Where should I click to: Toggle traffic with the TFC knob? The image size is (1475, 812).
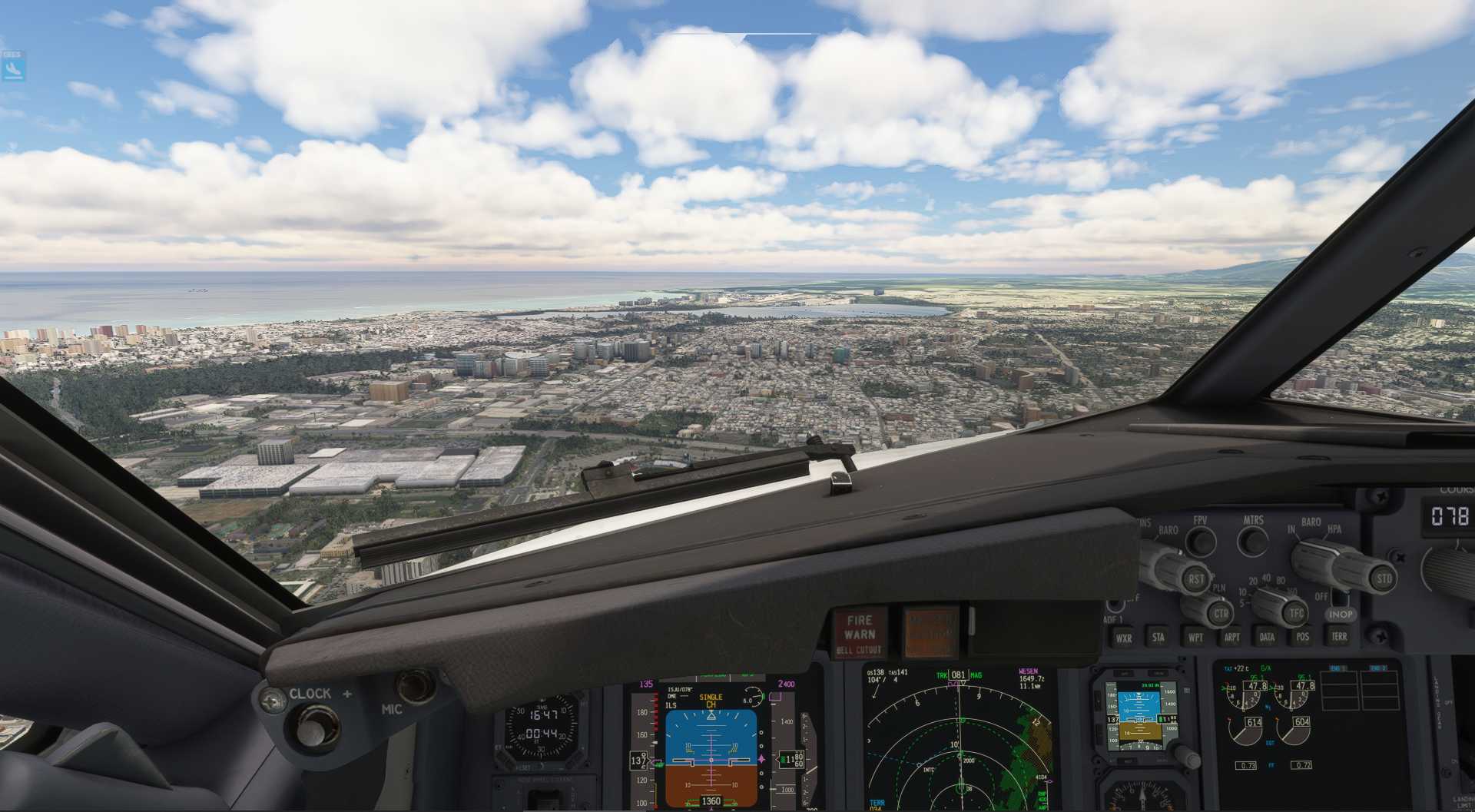1295,612
